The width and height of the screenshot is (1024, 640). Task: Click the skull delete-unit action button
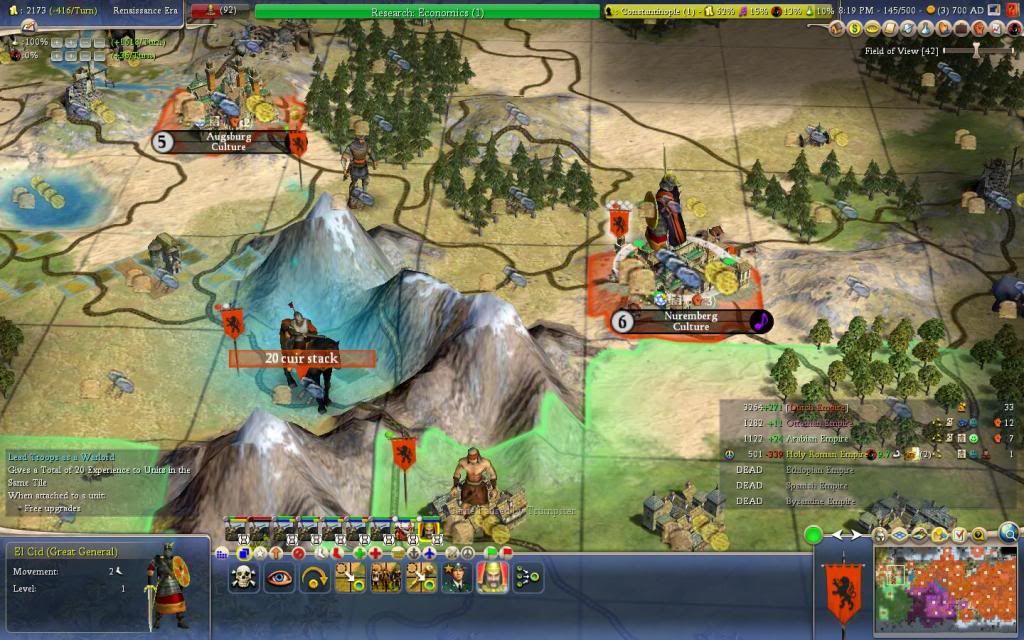(243, 577)
